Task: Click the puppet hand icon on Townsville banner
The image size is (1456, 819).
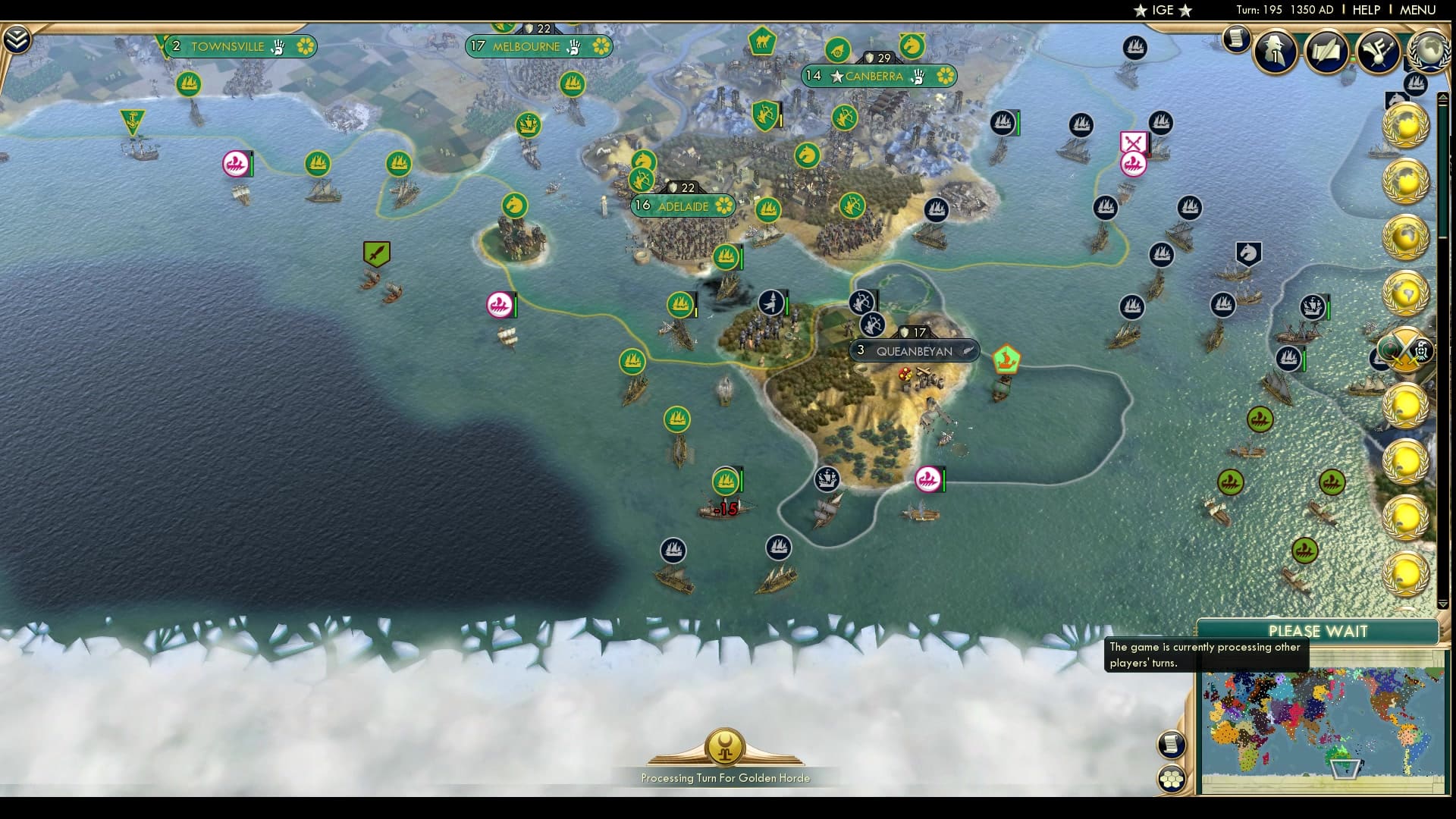Action: click(279, 46)
